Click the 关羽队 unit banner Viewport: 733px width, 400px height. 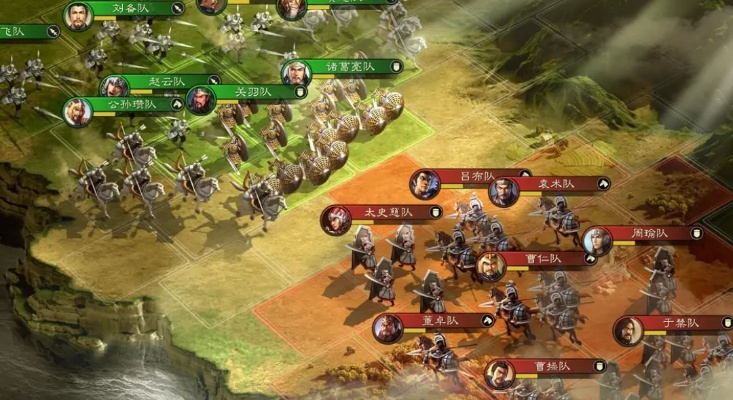click(x=253, y=93)
